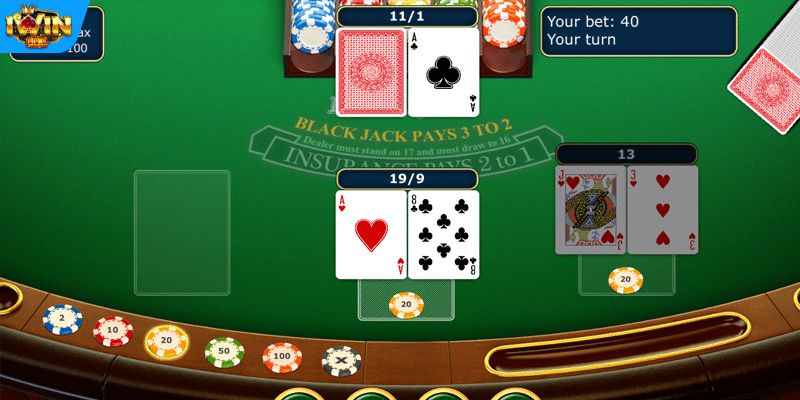Pick the red 10 chip
Image resolution: width=800 pixels, height=400 pixels.
click(x=113, y=329)
